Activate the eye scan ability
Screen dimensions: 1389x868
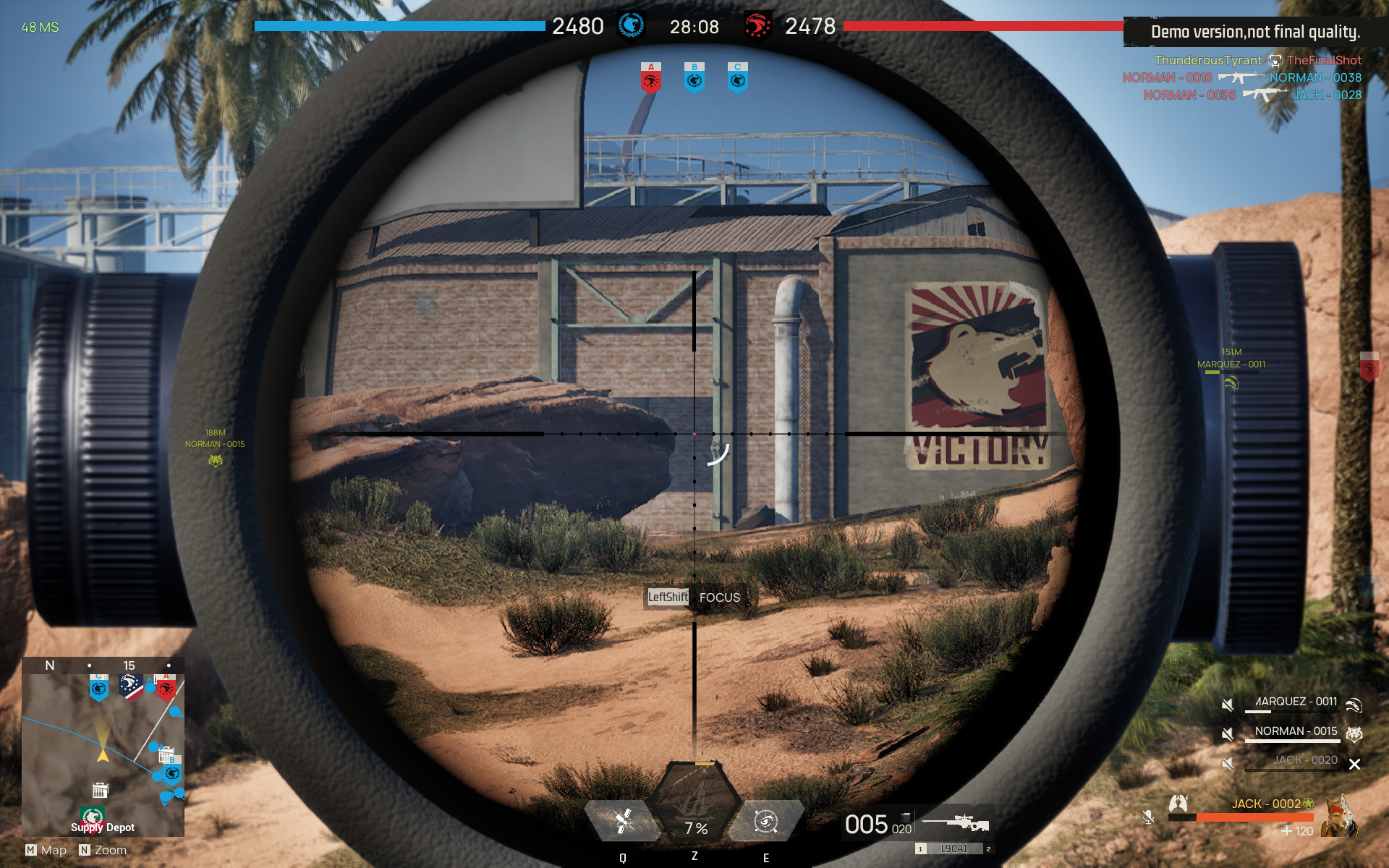(x=765, y=821)
